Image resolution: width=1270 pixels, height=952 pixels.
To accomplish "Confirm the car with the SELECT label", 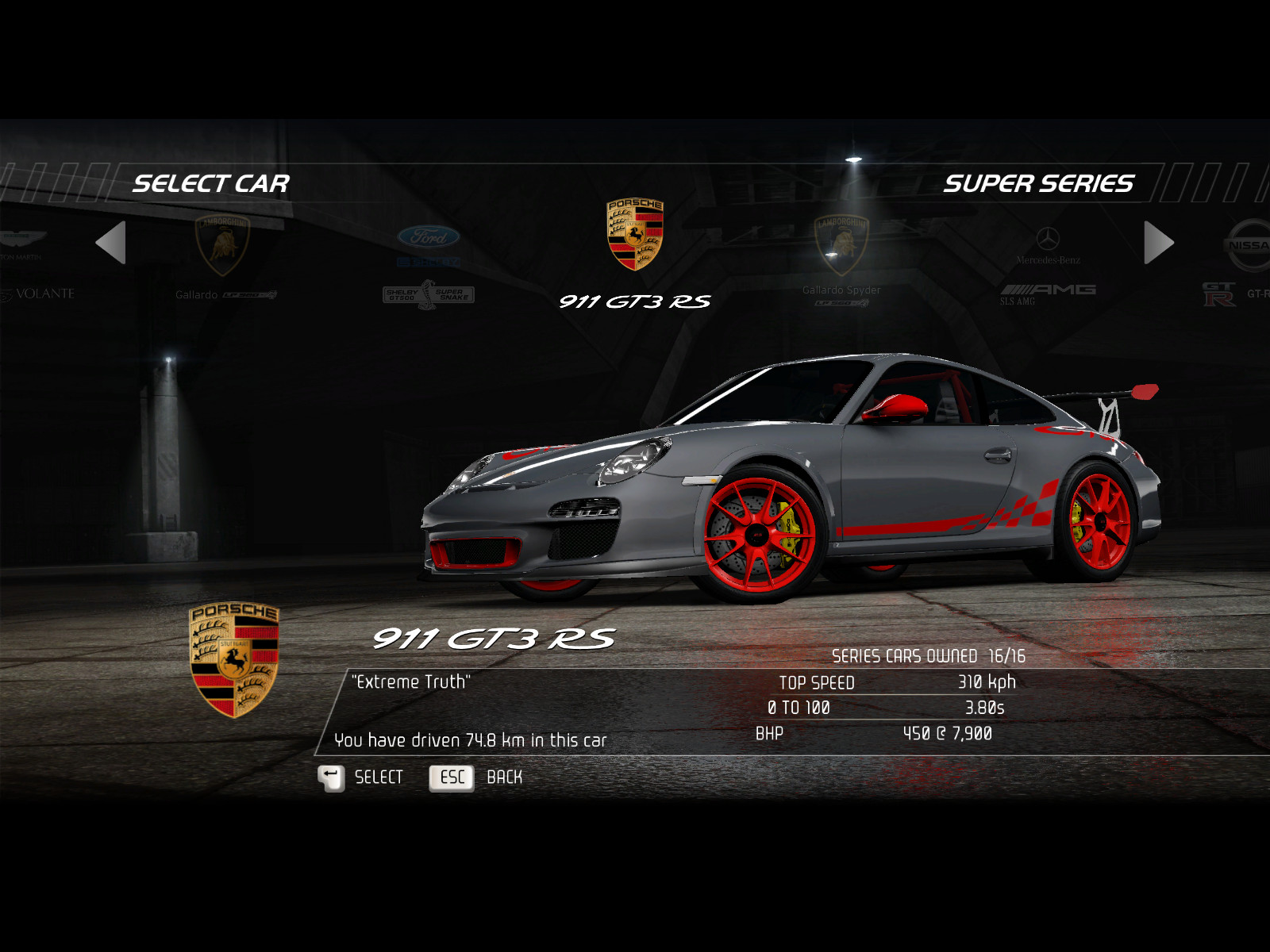I will click(378, 777).
